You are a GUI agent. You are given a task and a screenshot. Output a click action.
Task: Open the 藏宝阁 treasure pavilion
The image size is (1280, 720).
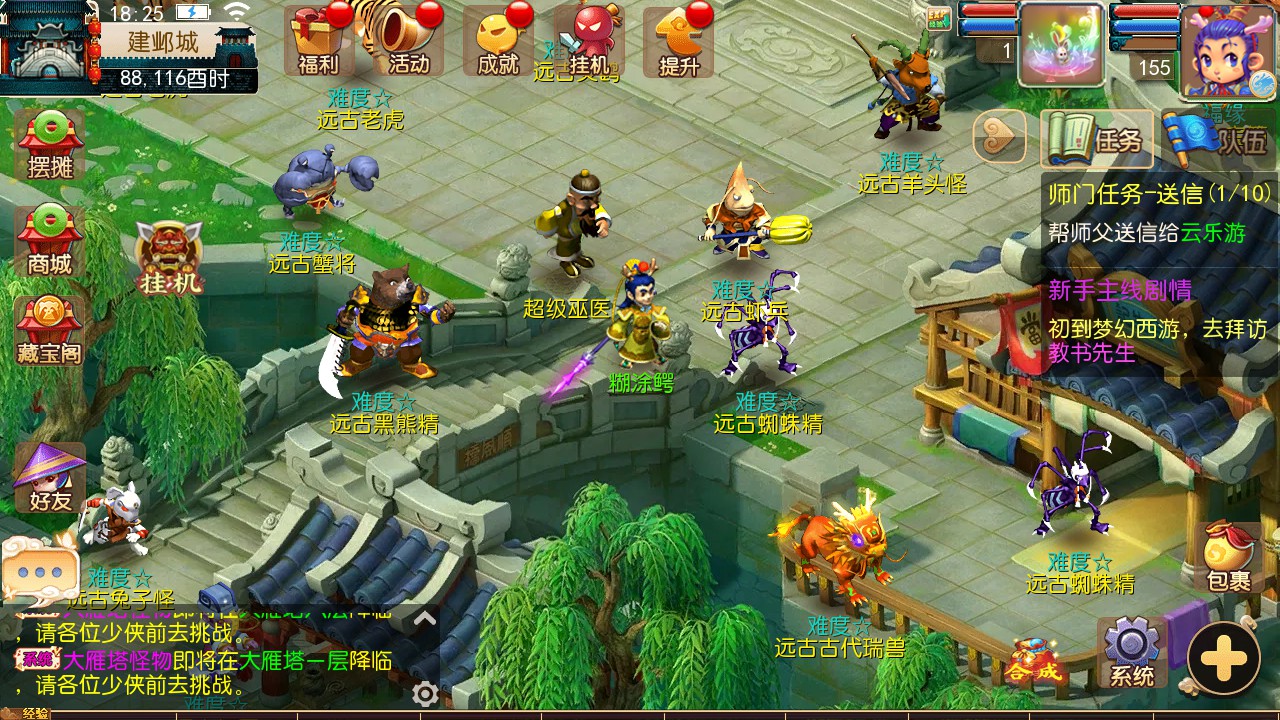point(50,330)
